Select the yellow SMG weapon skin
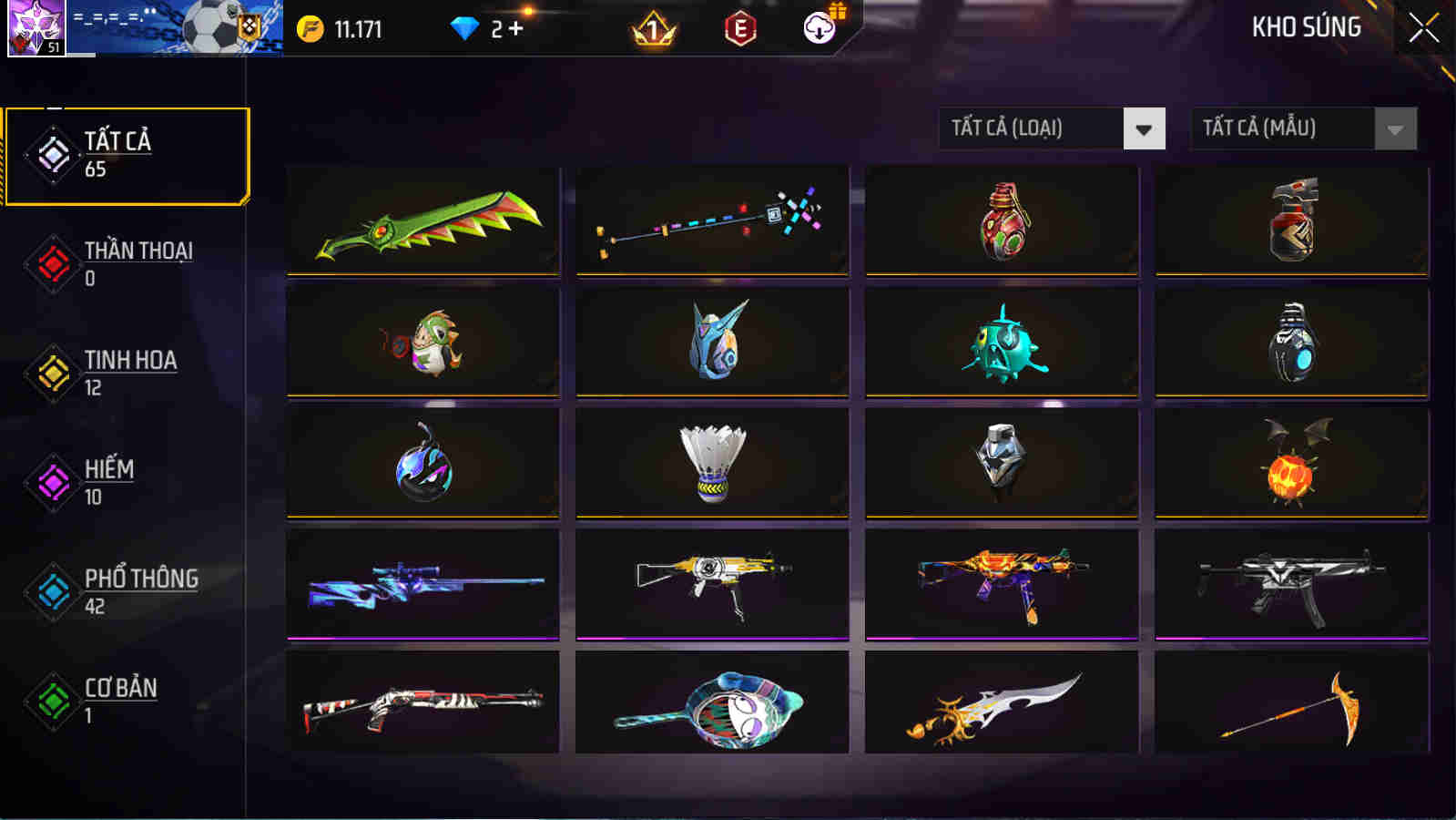Image resolution: width=1456 pixels, height=820 pixels. coord(711,583)
